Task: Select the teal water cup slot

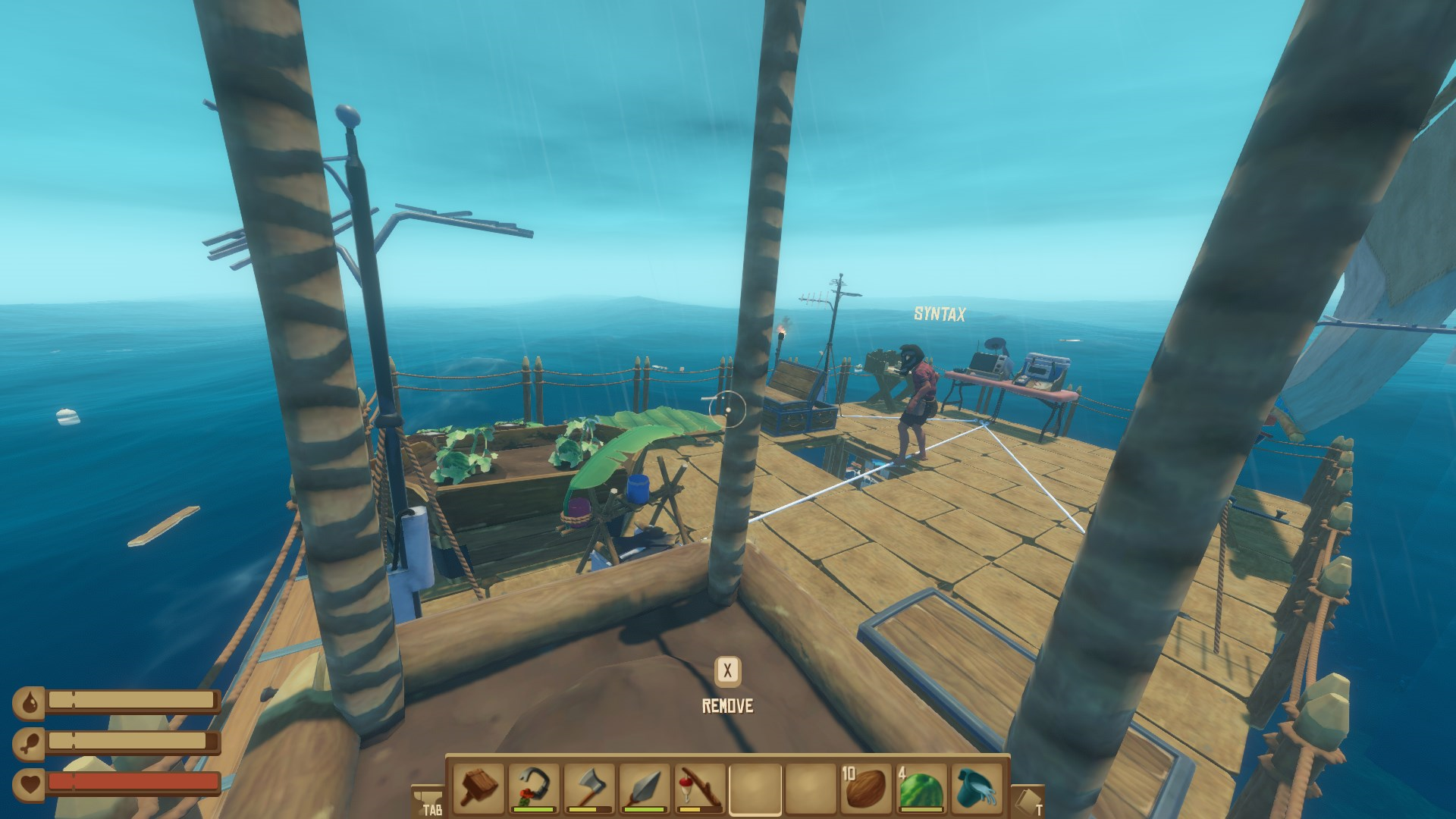Action: coord(976,788)
